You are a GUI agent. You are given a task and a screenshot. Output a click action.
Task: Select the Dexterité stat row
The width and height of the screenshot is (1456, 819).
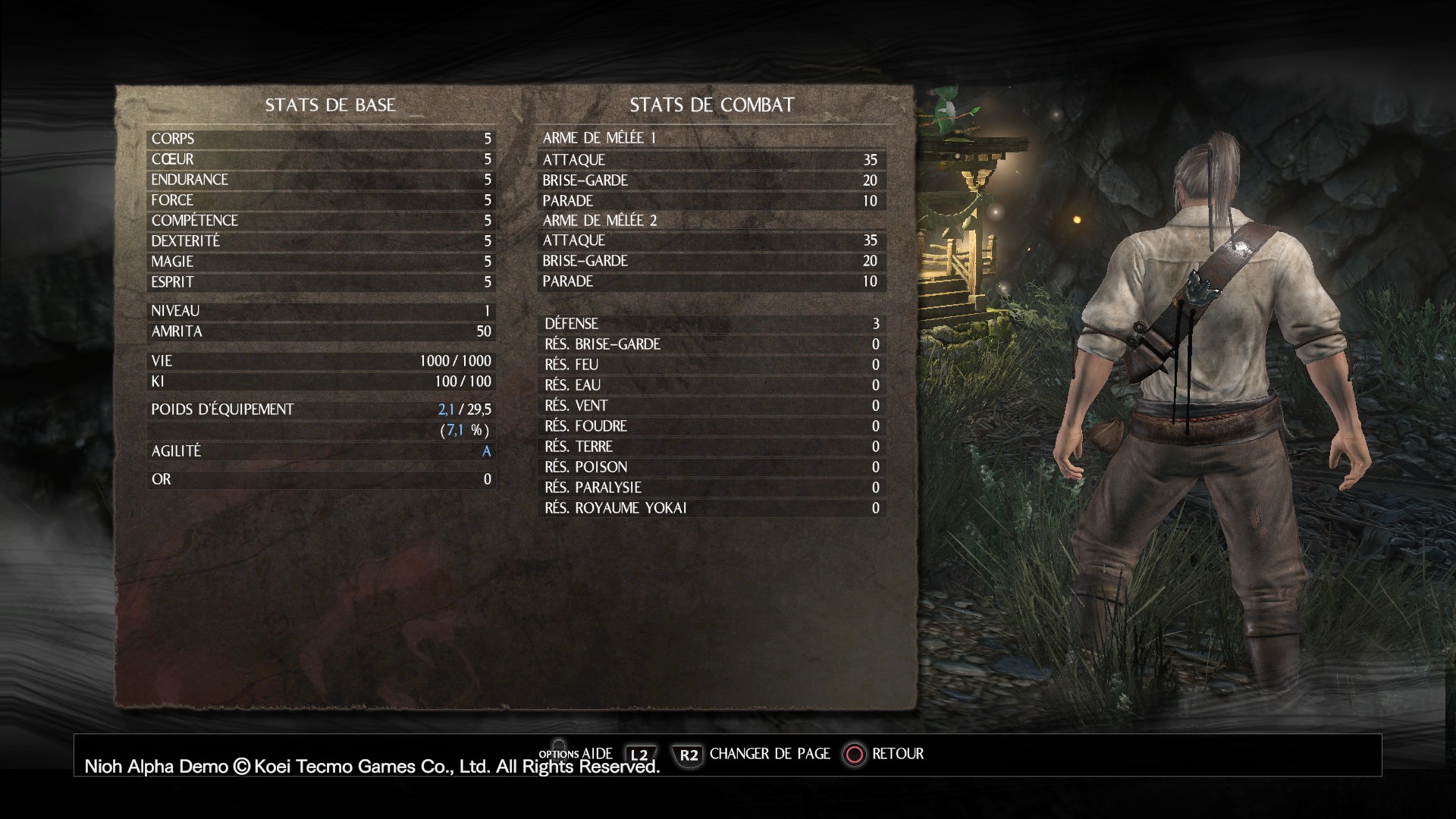tap(321, 241)
